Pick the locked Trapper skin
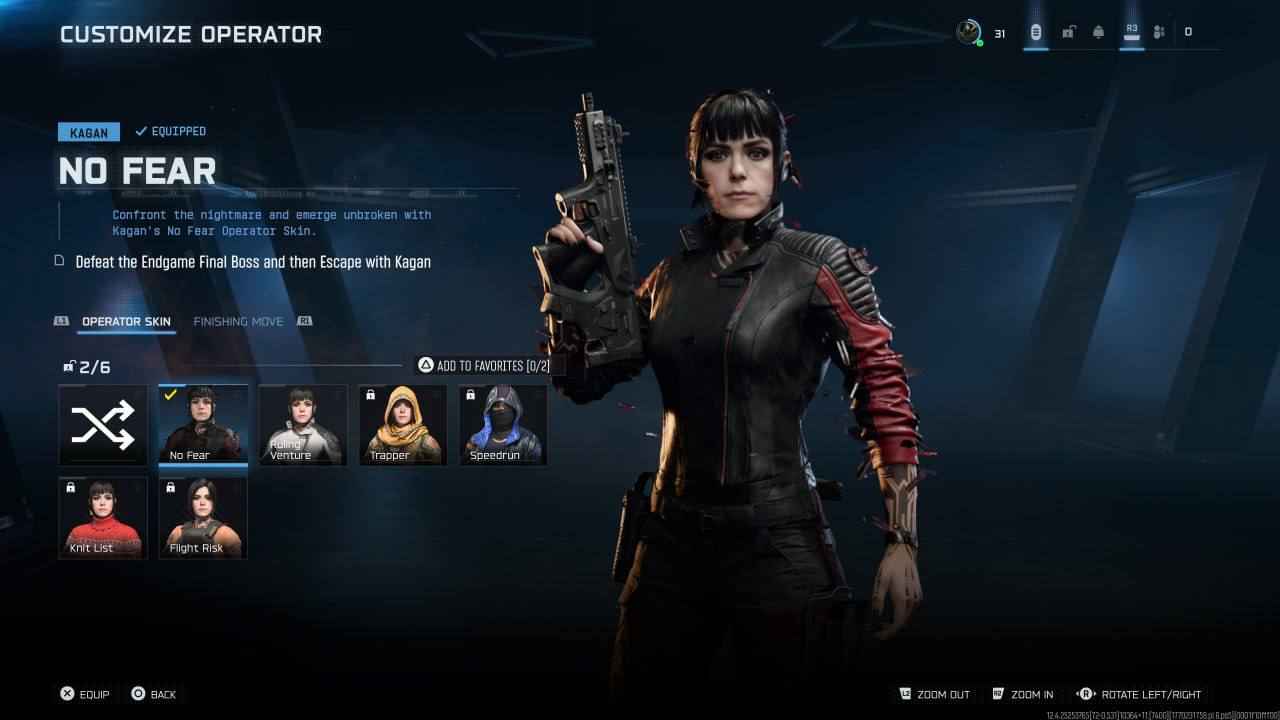Viewport: 1280px width, 720px height. pyautogui.click(x=403, y=425)
